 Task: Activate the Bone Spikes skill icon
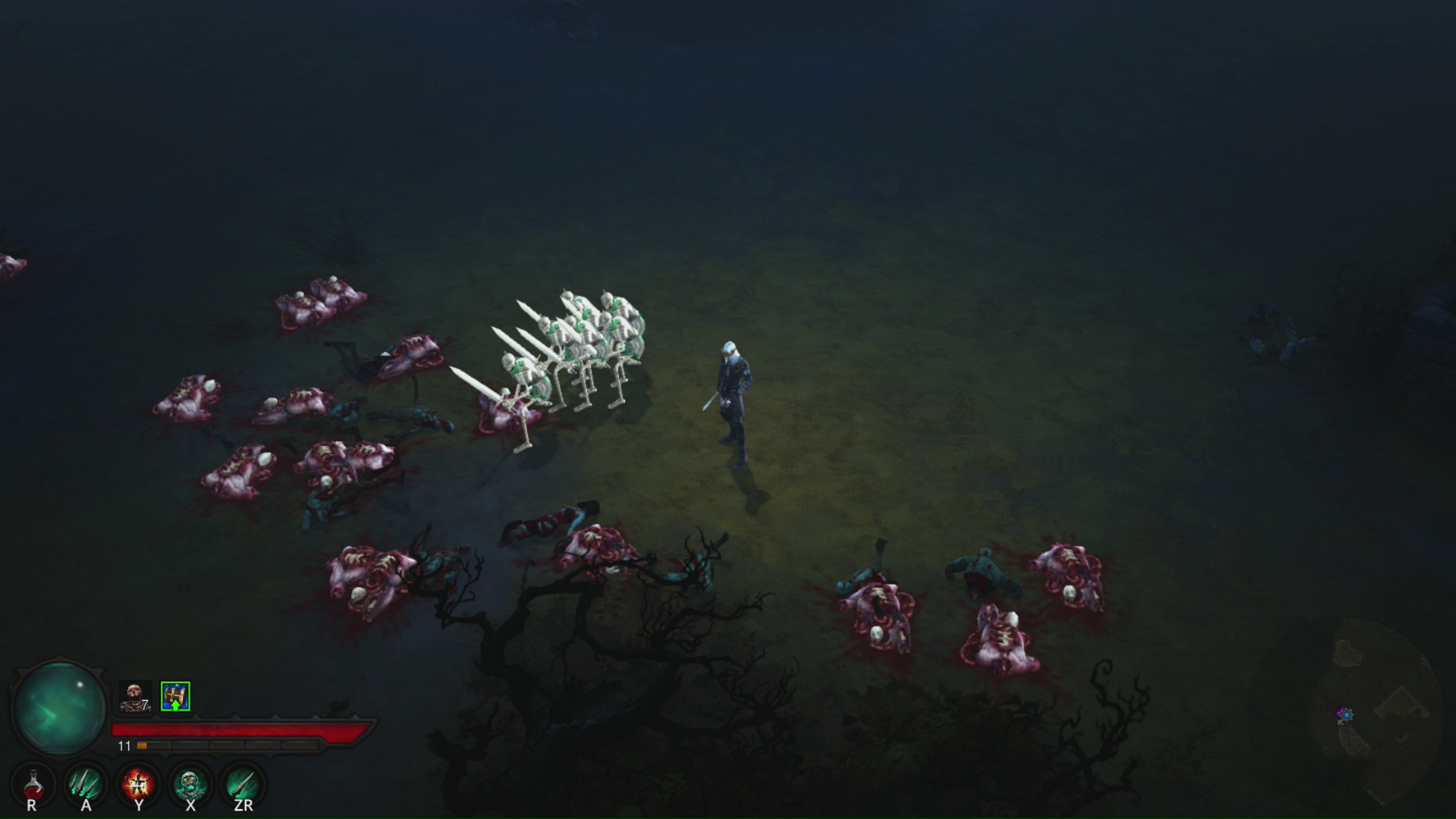point(86,785)
